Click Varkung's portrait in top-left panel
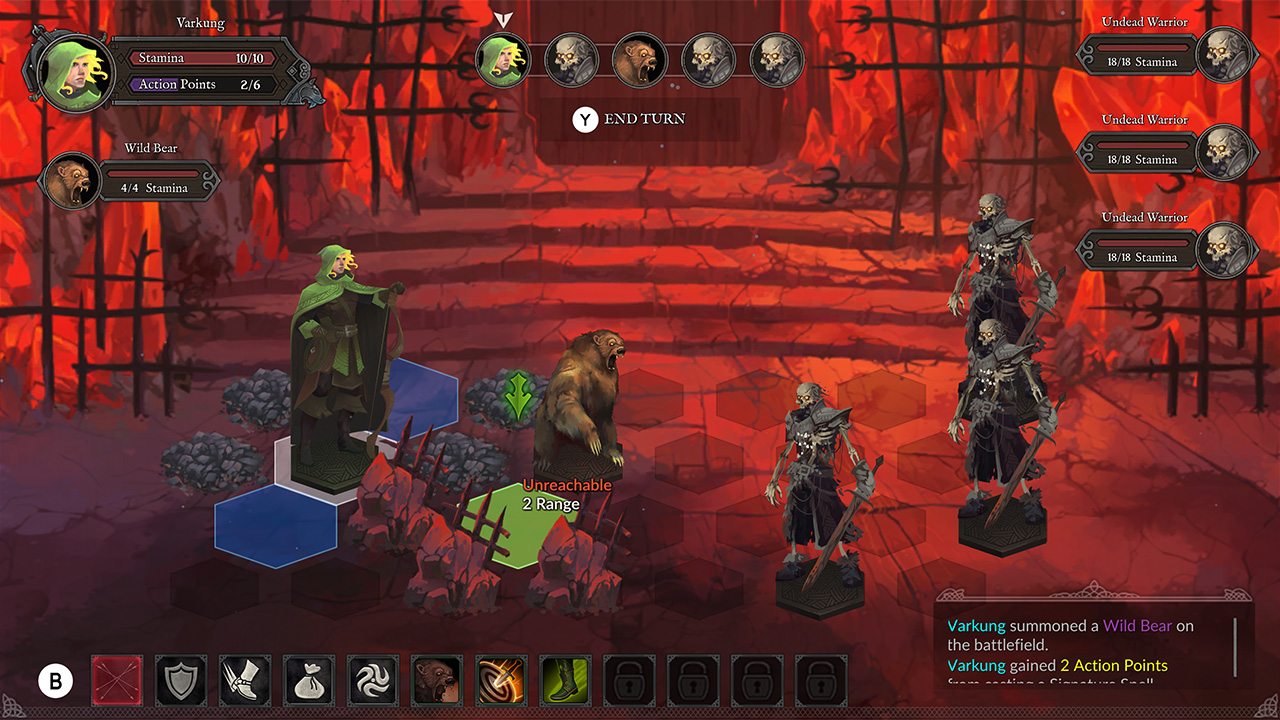 [x=72, y=73]
